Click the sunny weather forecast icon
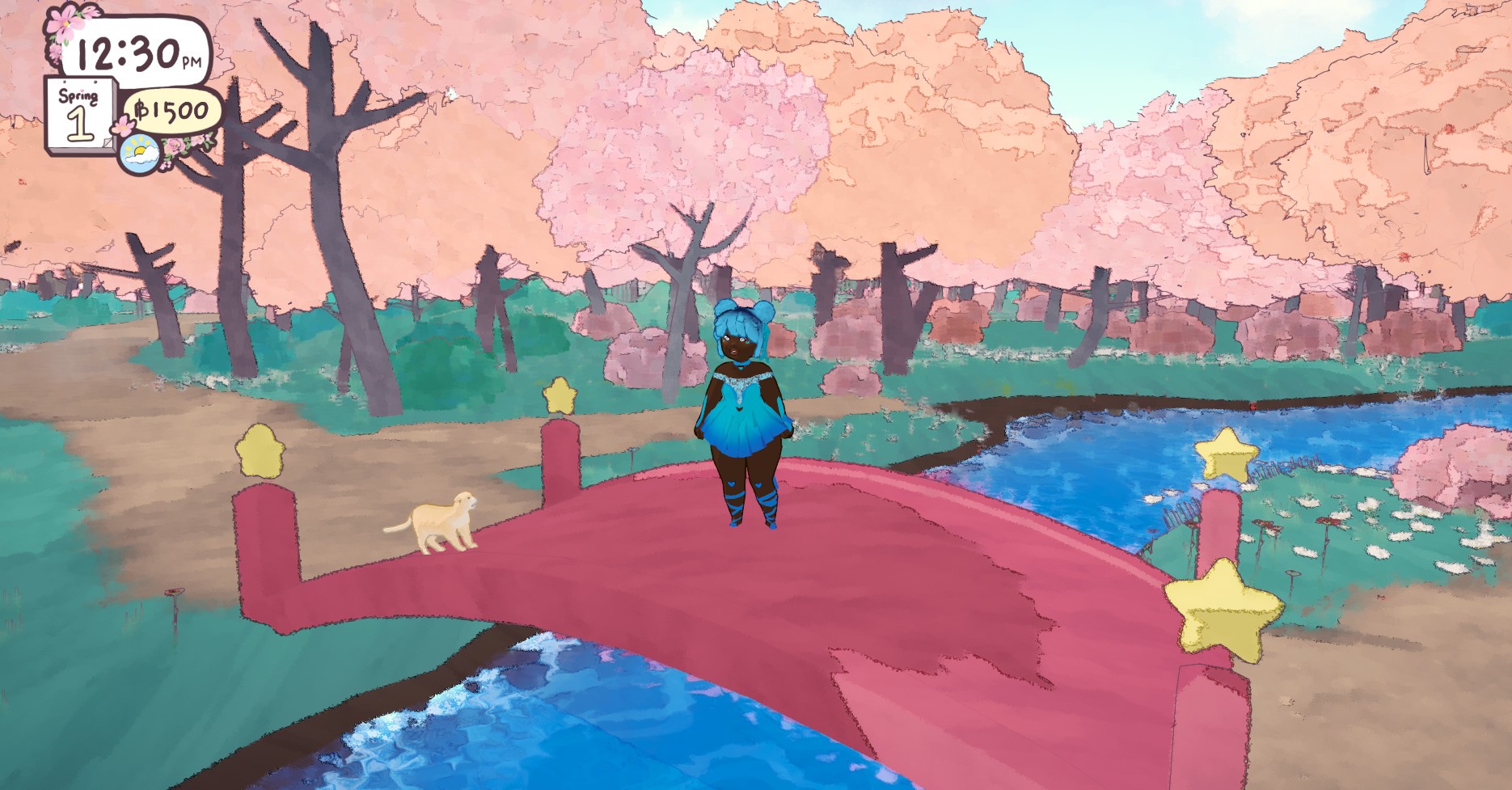 pyautogui.click(x=139, y=154)
